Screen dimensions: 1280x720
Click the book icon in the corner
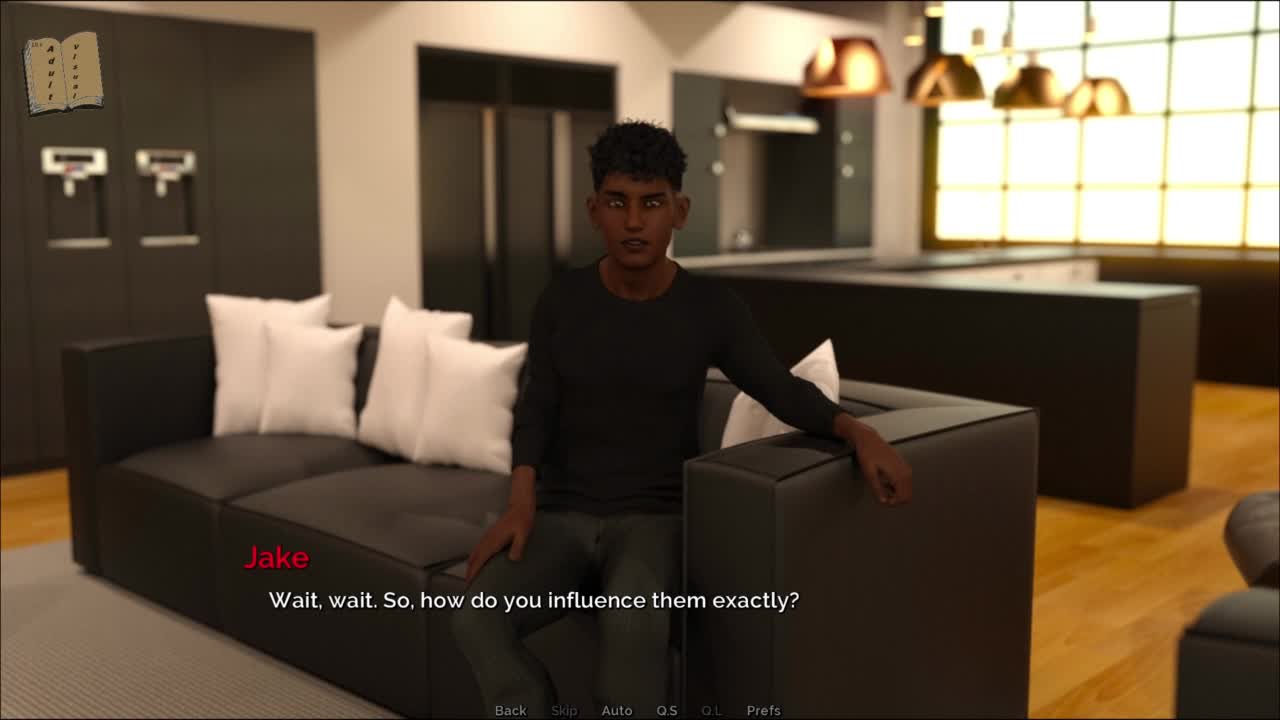click(62, 73)
